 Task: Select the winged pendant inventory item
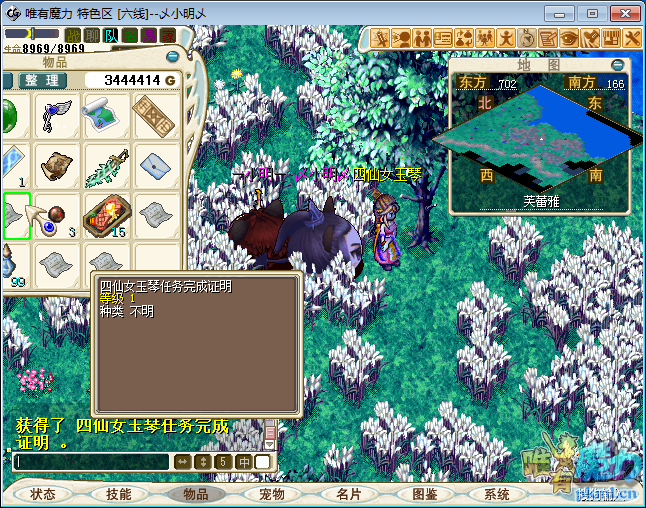click(x=57, y=116)
